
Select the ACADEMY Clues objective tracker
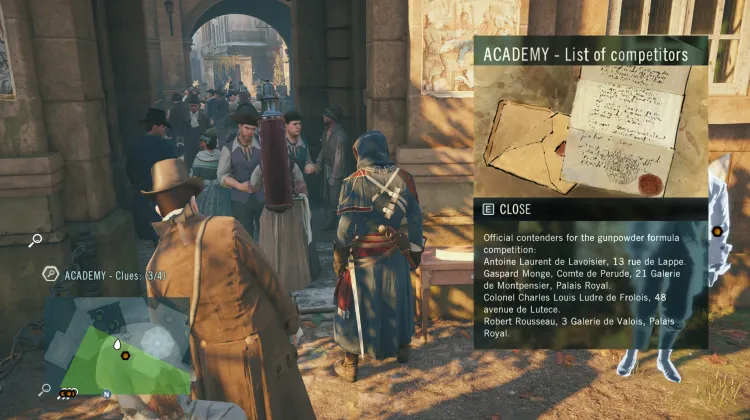pos(113,274)
